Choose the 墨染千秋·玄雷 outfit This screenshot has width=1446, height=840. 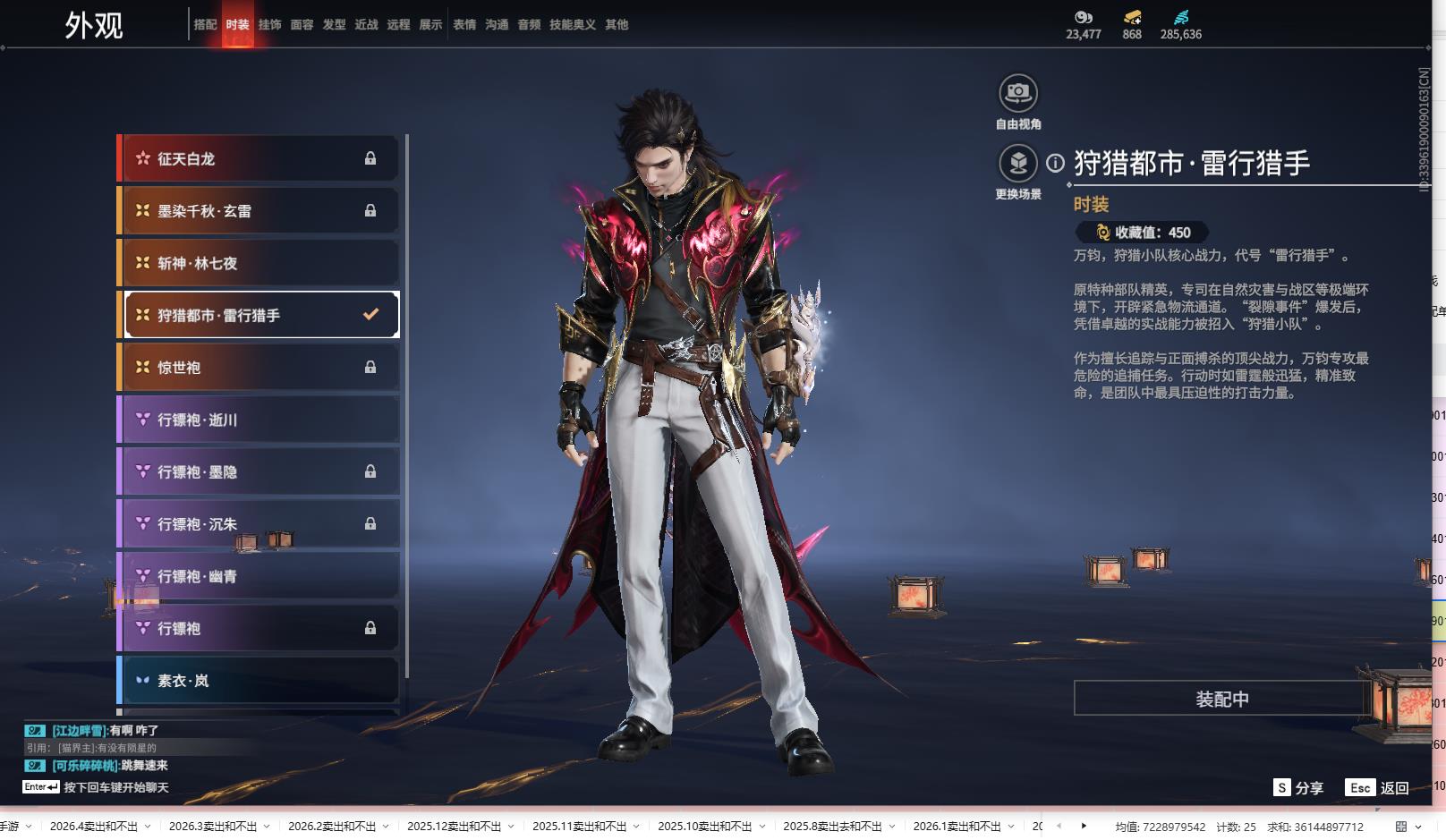[259, 211]
